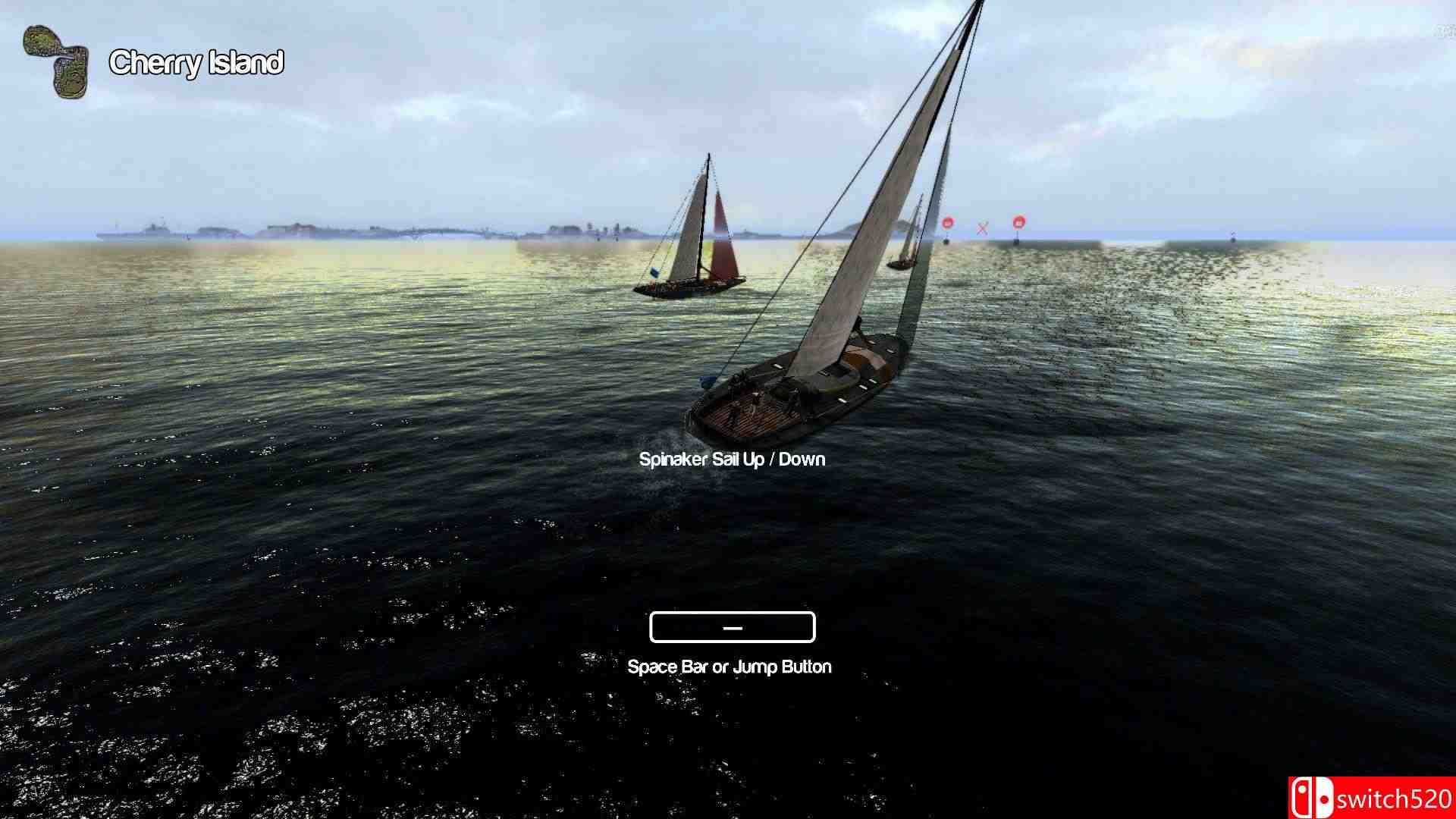Viewport: 1456px width, 819px height.
Task: Click the buoy beneath the right gate marker
Action: tap(1018, 243)
